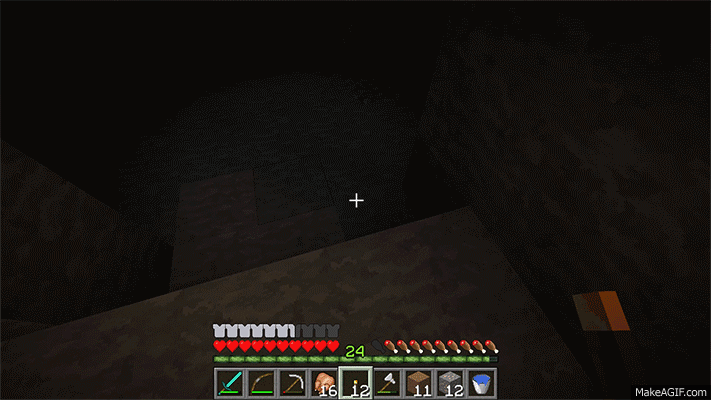Select the water bucket hotbar slot
The height and width of the screenshot is (400, 711).
(x=482, y=383)
